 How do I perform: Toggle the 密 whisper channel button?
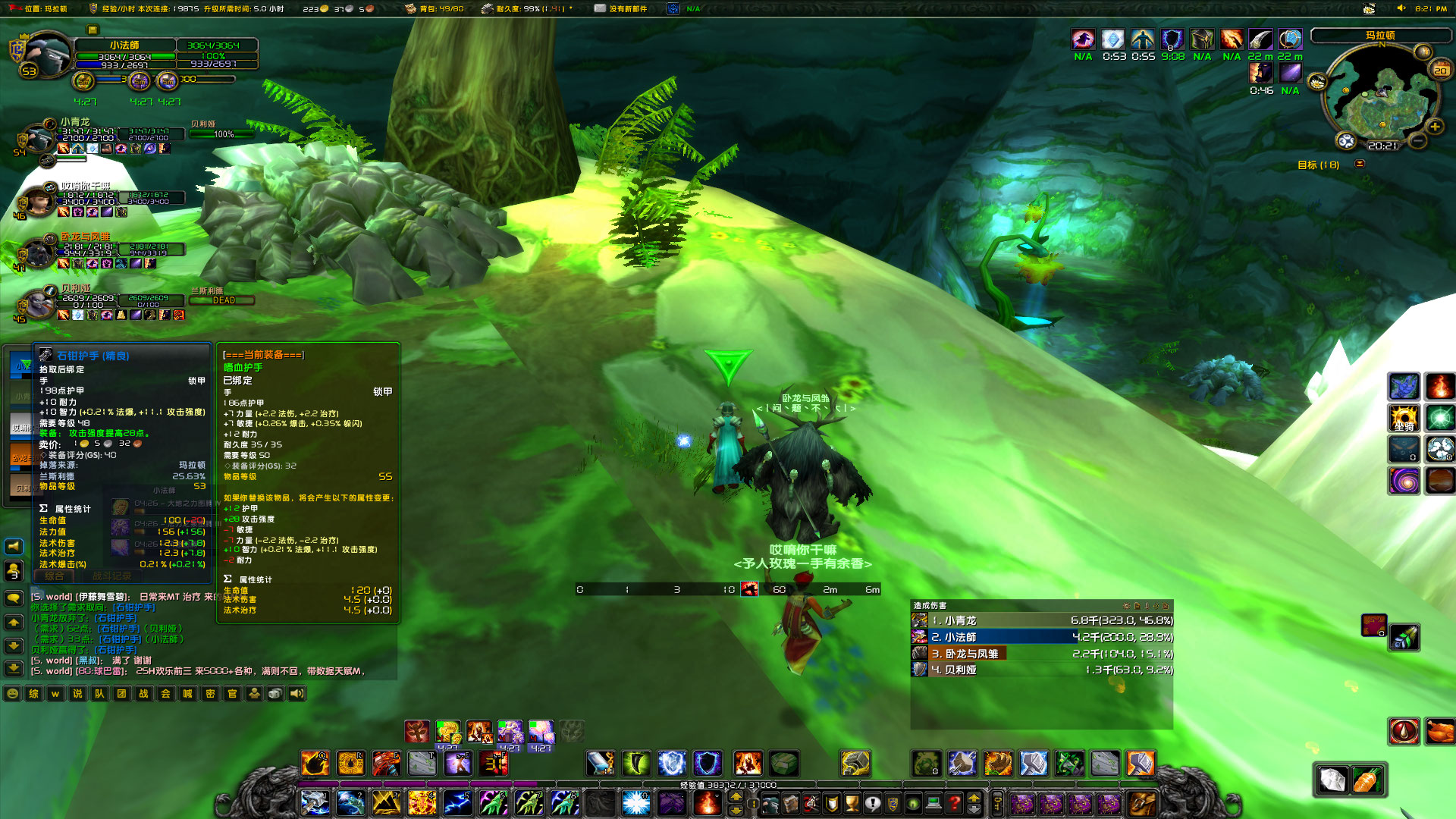coord(210,694)
